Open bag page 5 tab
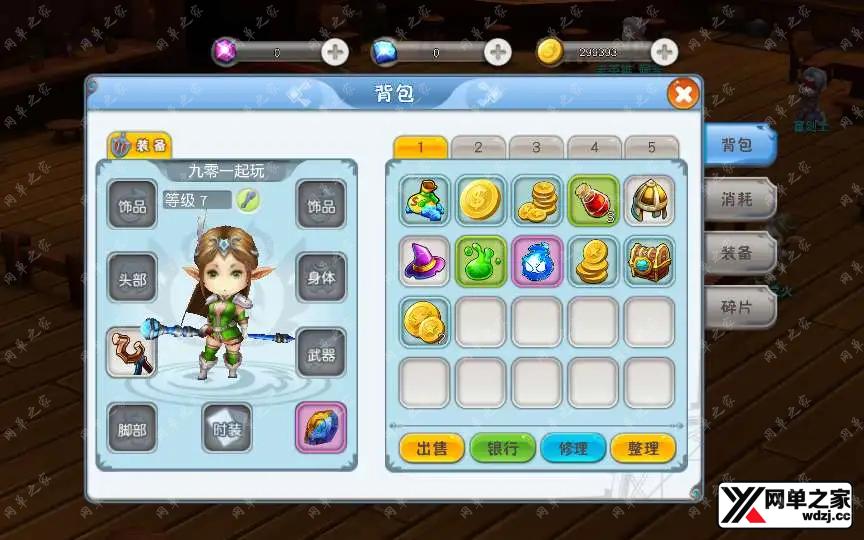 [651, 147]
